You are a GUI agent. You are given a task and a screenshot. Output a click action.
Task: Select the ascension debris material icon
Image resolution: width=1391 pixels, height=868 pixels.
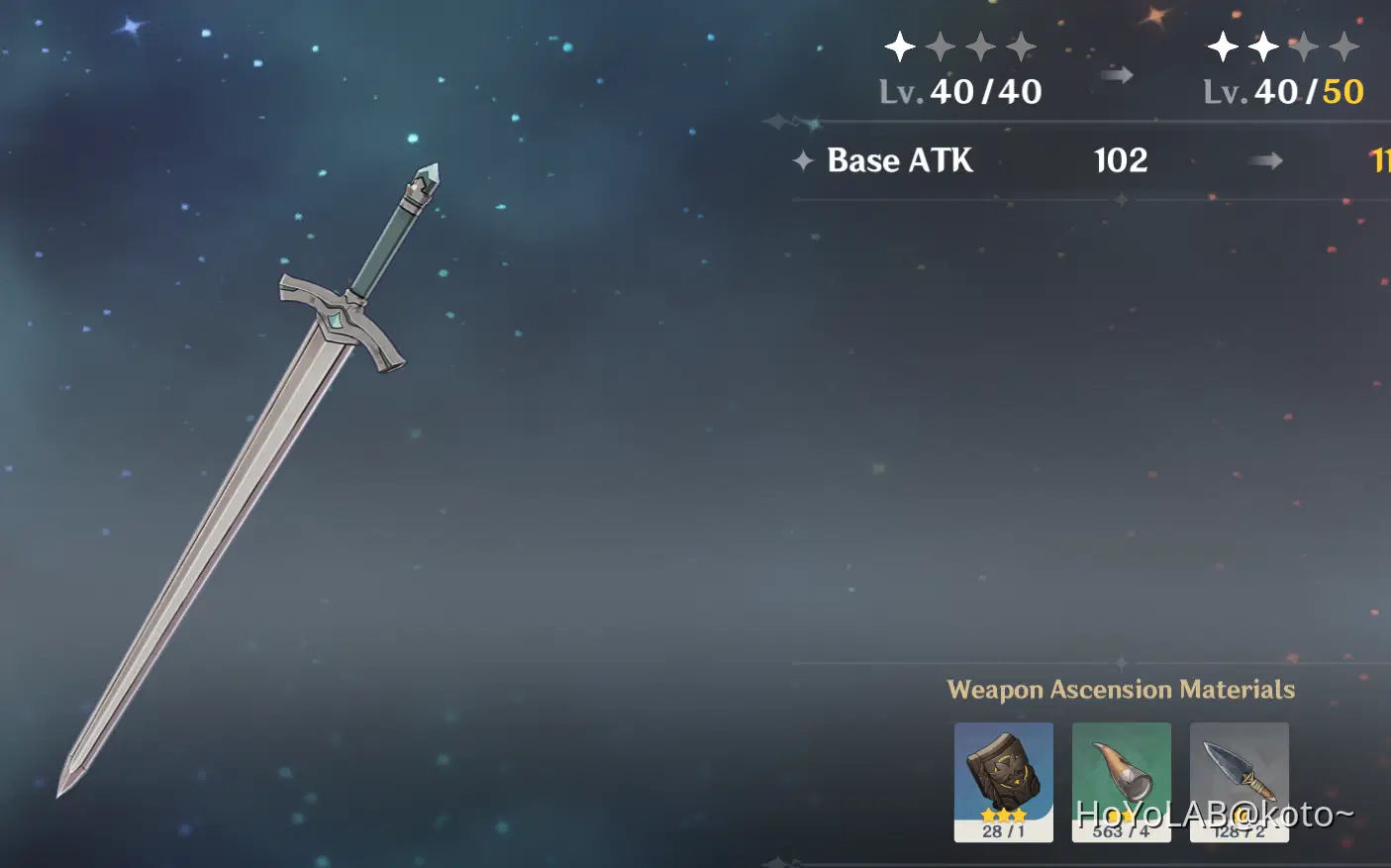click(x=1004, y=782)
